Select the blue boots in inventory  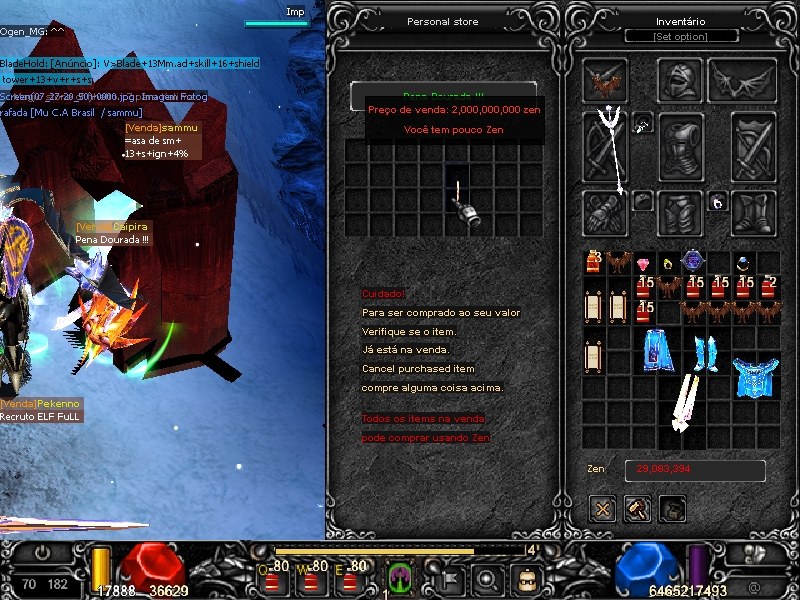click(706, 352)
